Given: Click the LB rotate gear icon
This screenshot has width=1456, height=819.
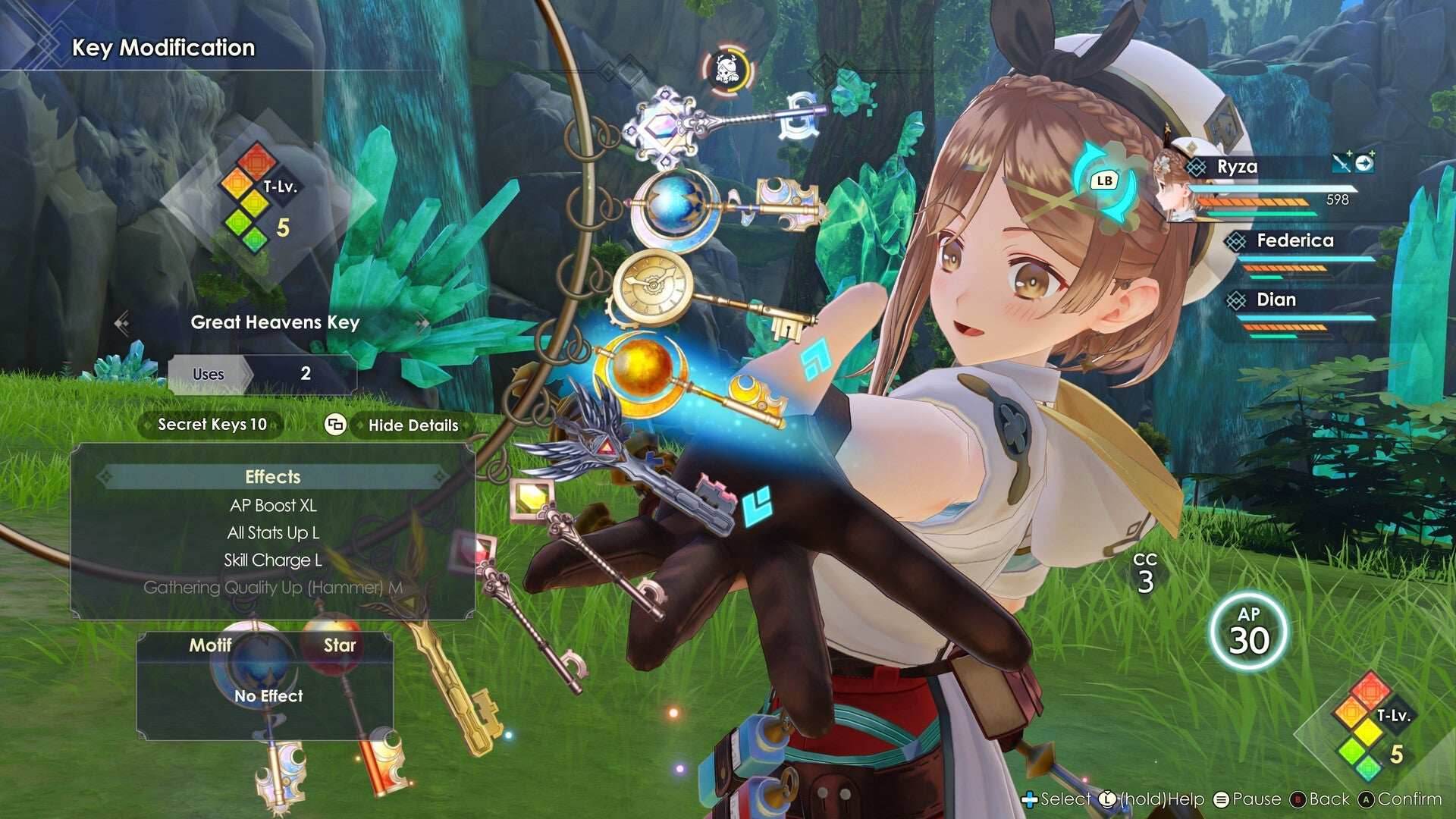Looking at the screenshot, I should coord(1105,180).
